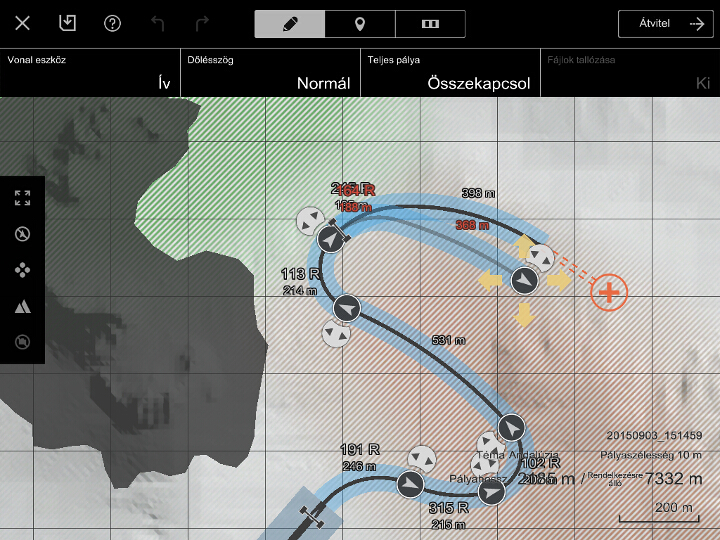Switch to the pencil drawing tab

[x=290, y=24]
